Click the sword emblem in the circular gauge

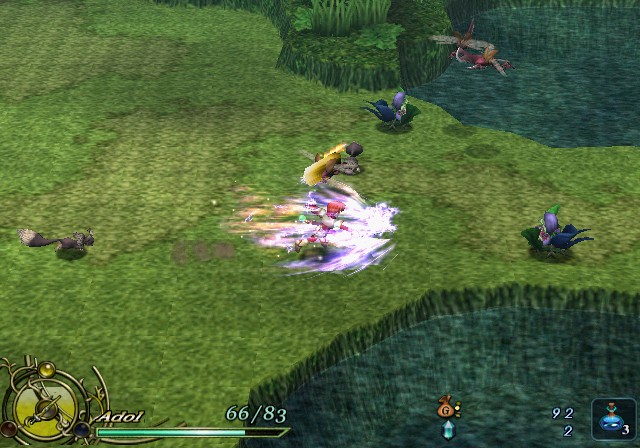click(46, 410)
